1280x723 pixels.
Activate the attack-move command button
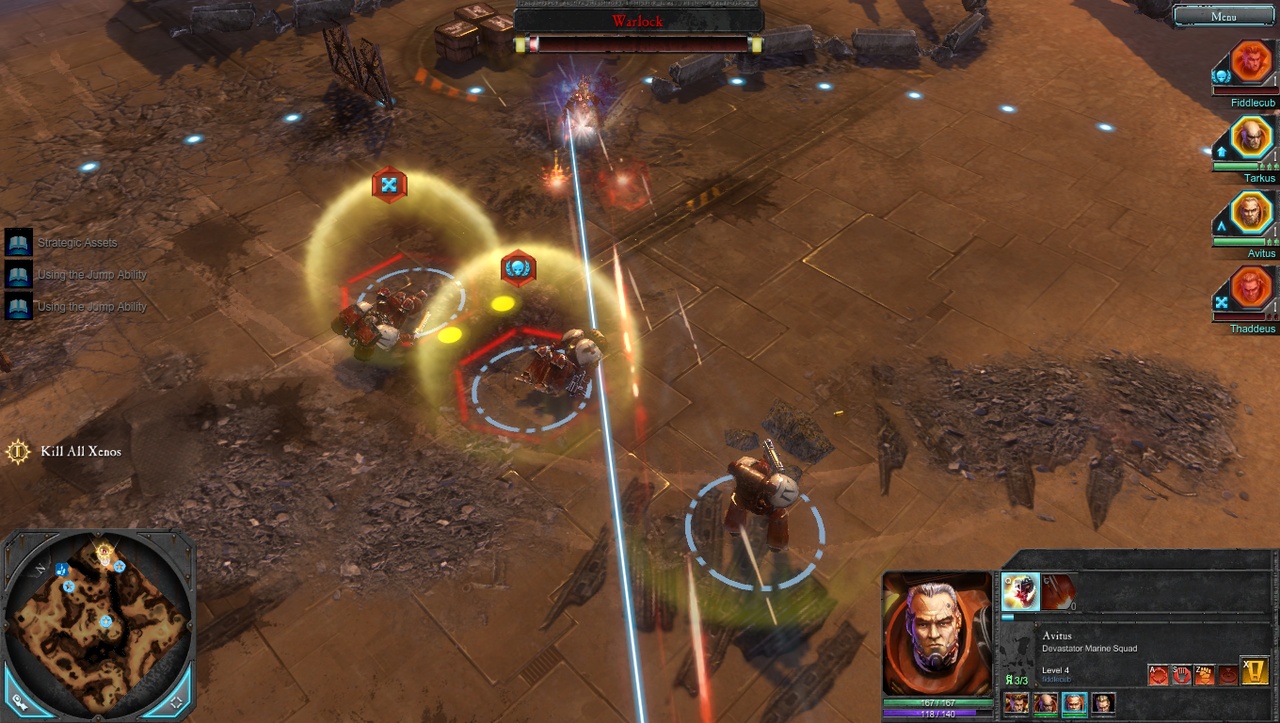click(1159, 675)
